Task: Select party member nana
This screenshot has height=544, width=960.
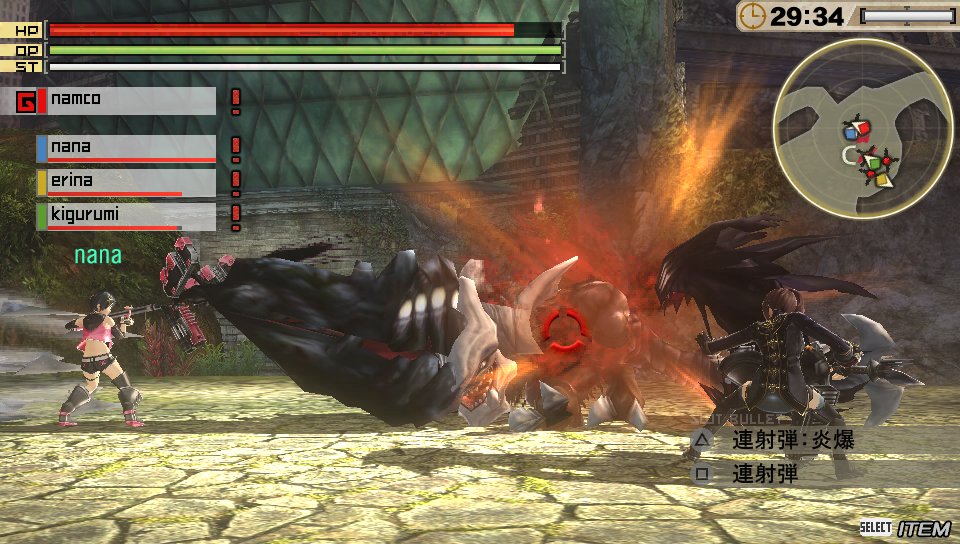Action: [127, 148]
